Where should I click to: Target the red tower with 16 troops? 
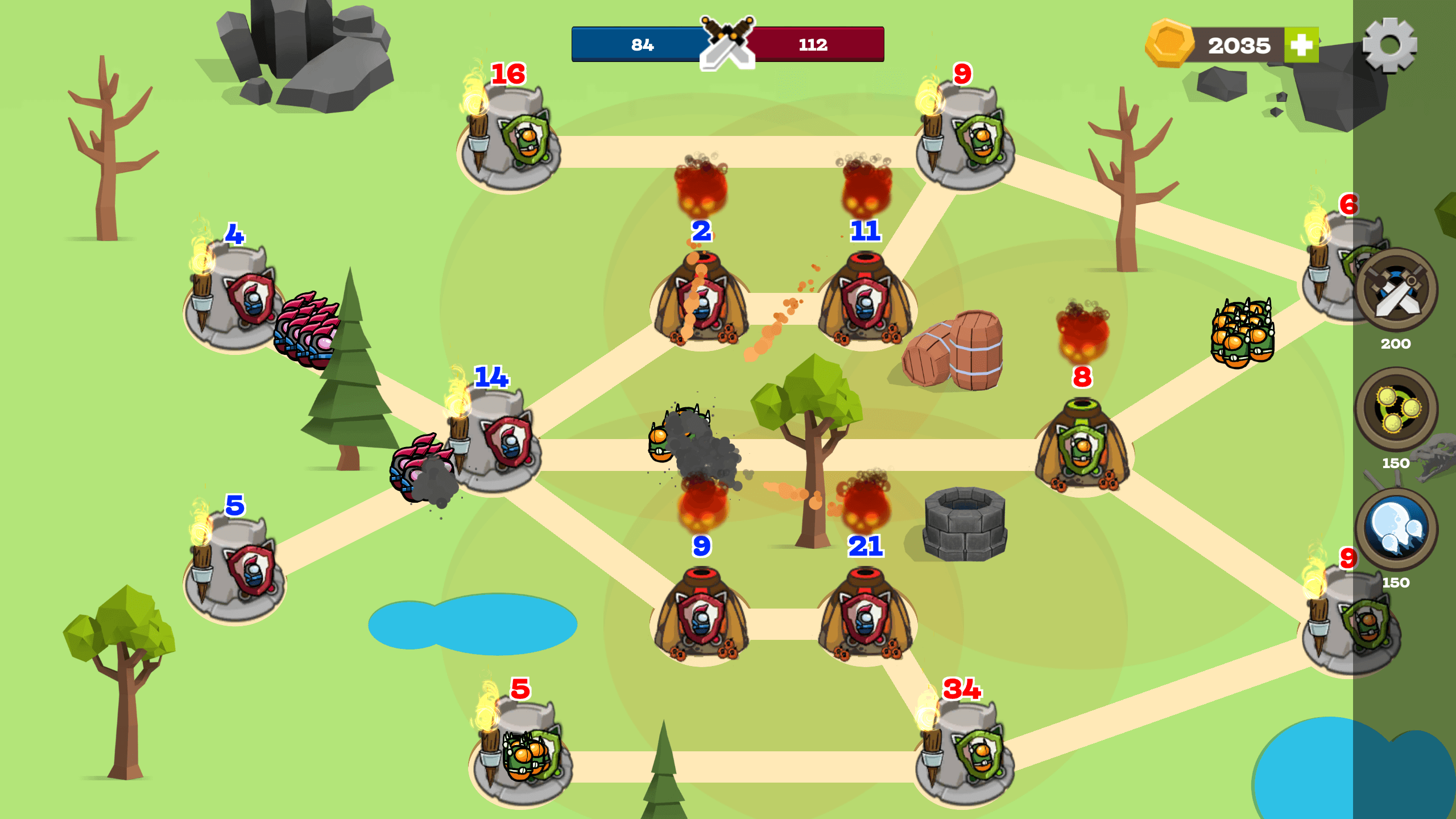tap(509, 136)
